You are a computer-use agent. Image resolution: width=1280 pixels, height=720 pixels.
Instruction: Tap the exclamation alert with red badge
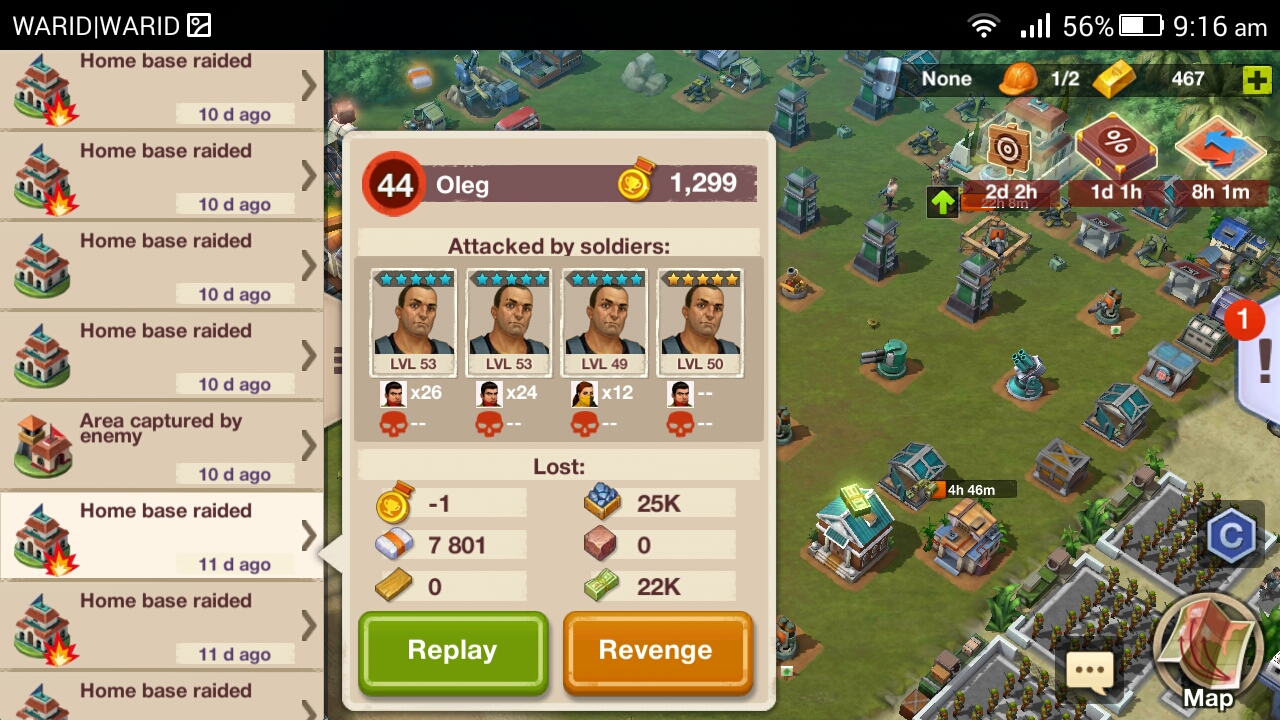[1260, 355]
